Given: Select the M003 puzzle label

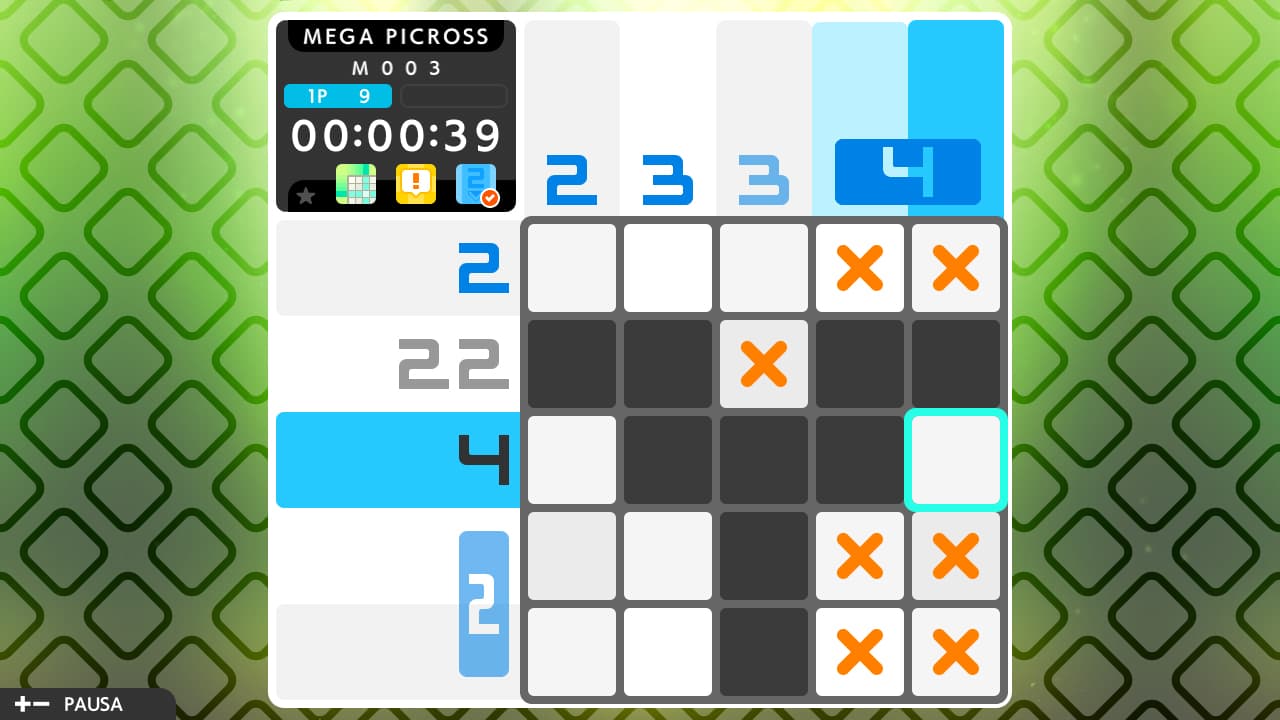Looking at the screenshot, I should click(395, 68).
